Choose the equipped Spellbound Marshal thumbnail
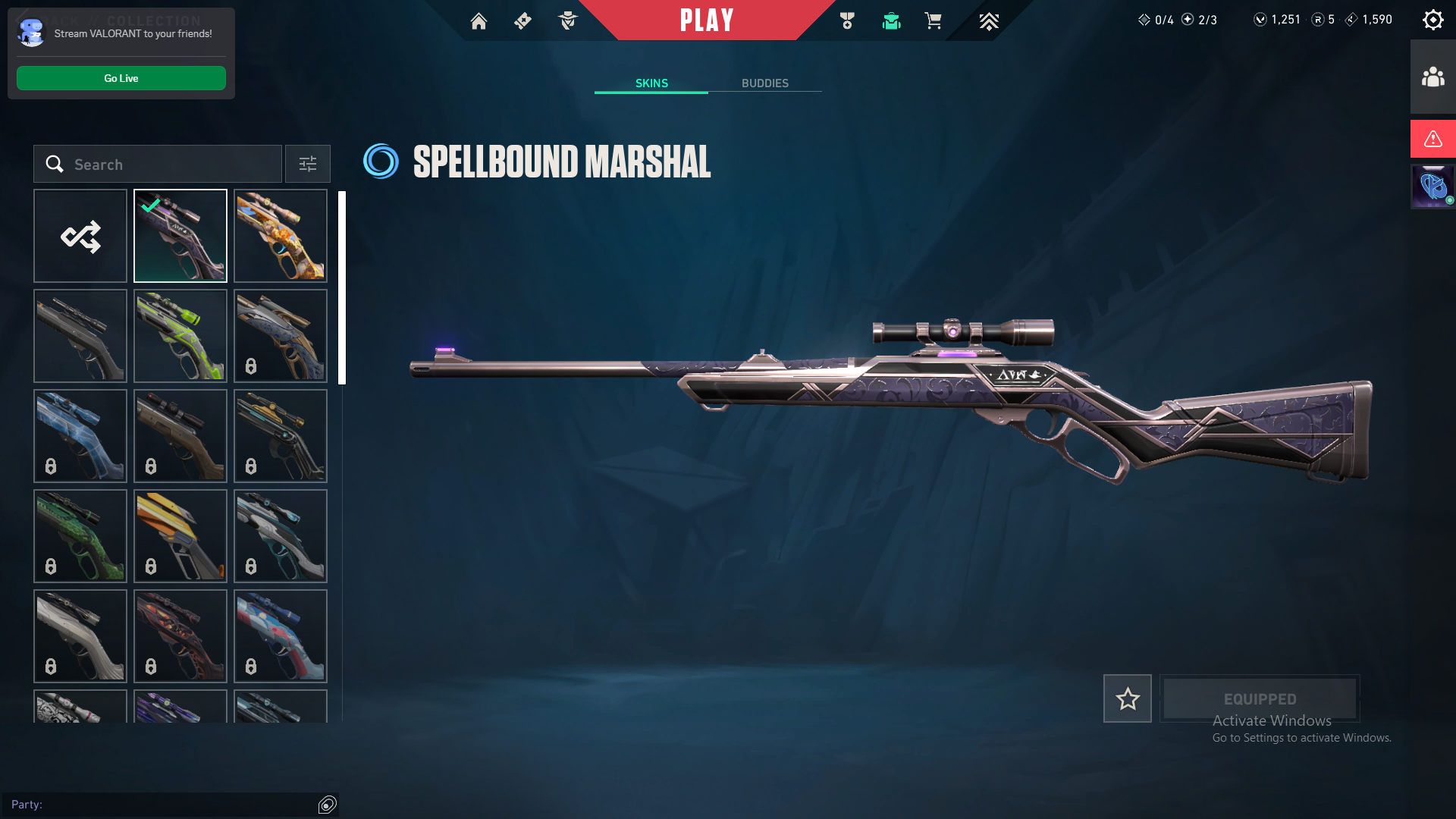The image size is (1456, 819). tap(180, 236)
